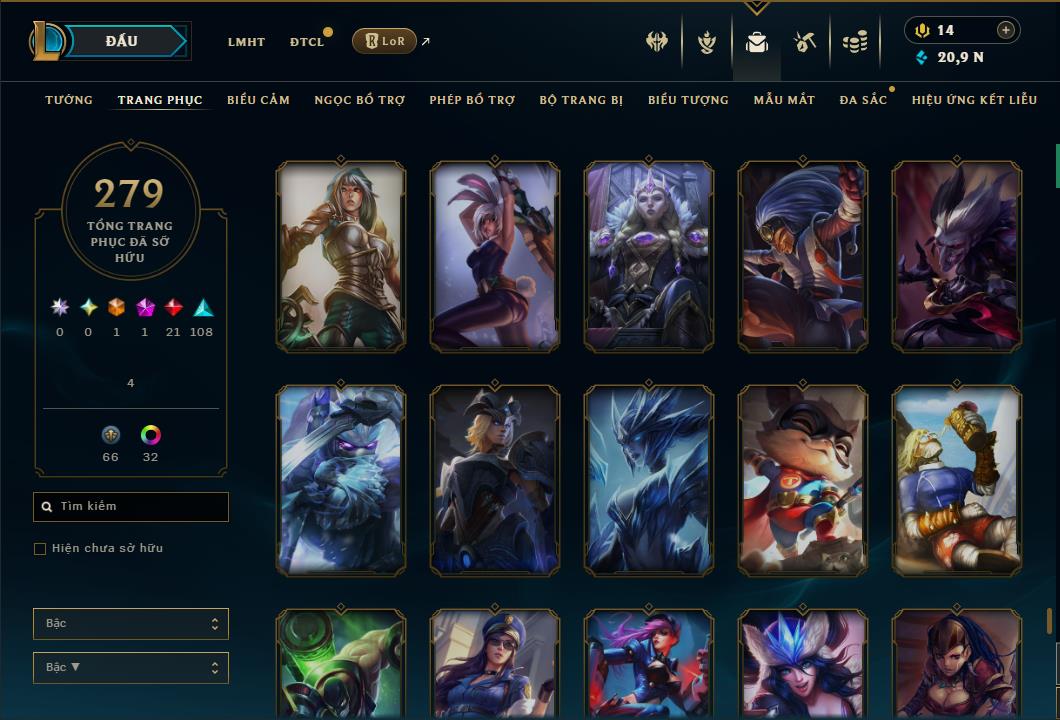The height and width of the screenshot is (720, 1060).
Task: Select the superhero Teemo skin card
Action: coord(803,480)
